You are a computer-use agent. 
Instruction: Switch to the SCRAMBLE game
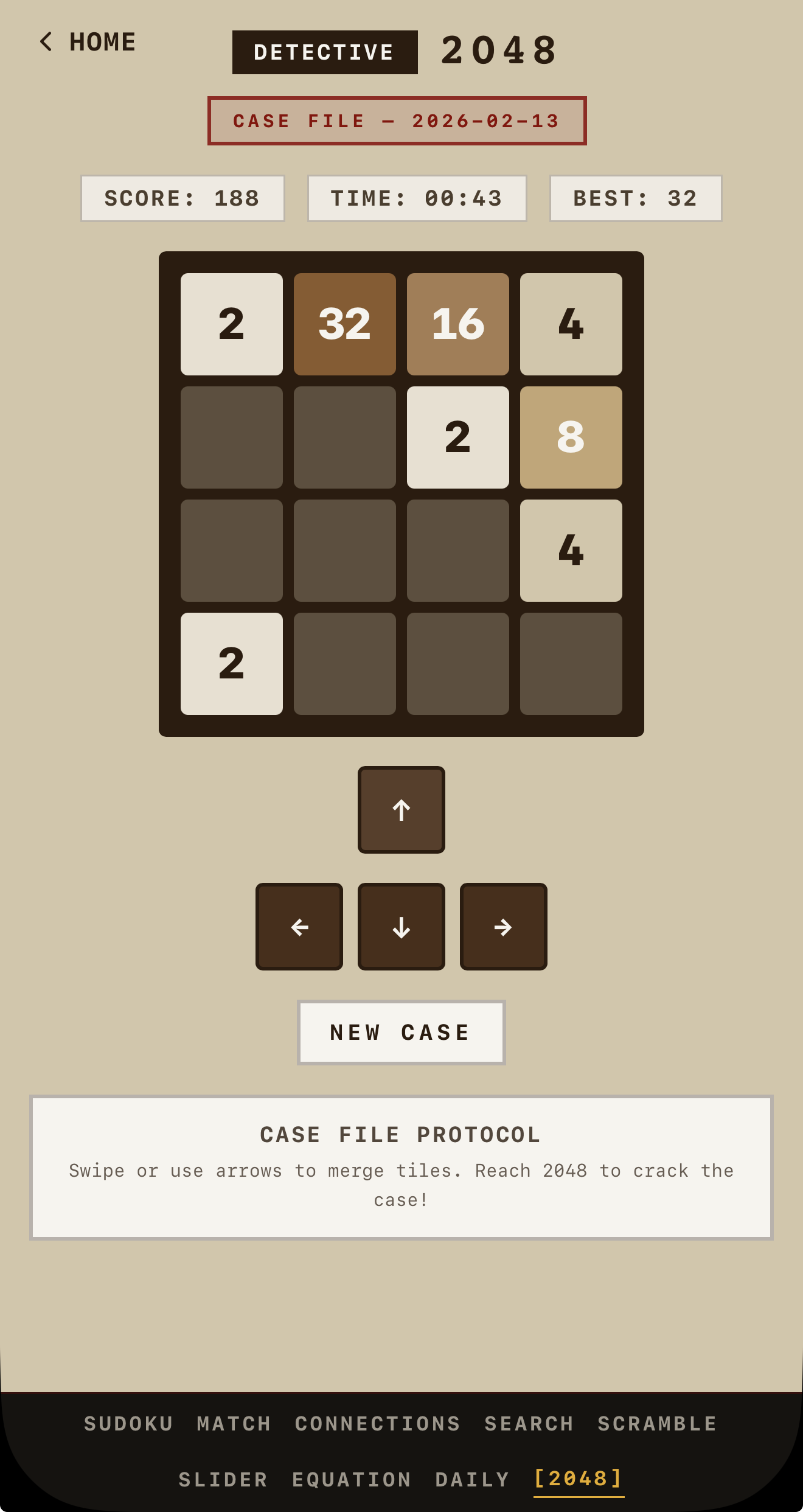(657, 1424)
